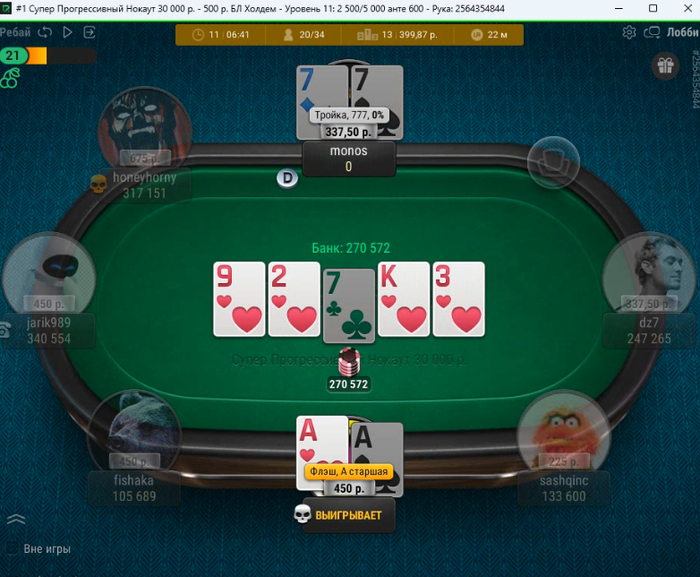Maximize the poker table window
This screenshot has width=700, height=577.
653,8
